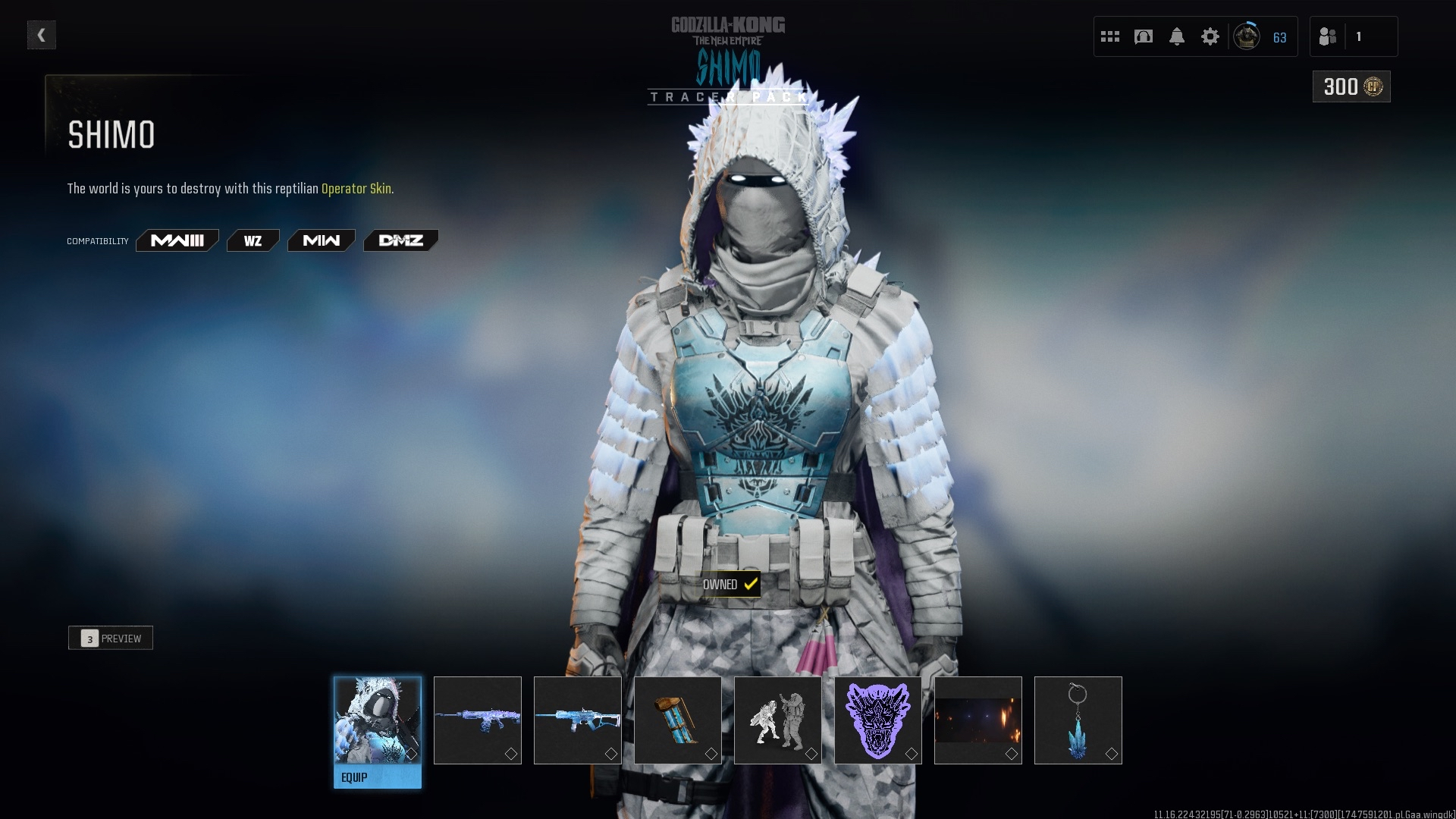Select the finishing move thumbnail
This screenshot has width=1456, height=819.
pyautogui.click(x=778, y=720)
